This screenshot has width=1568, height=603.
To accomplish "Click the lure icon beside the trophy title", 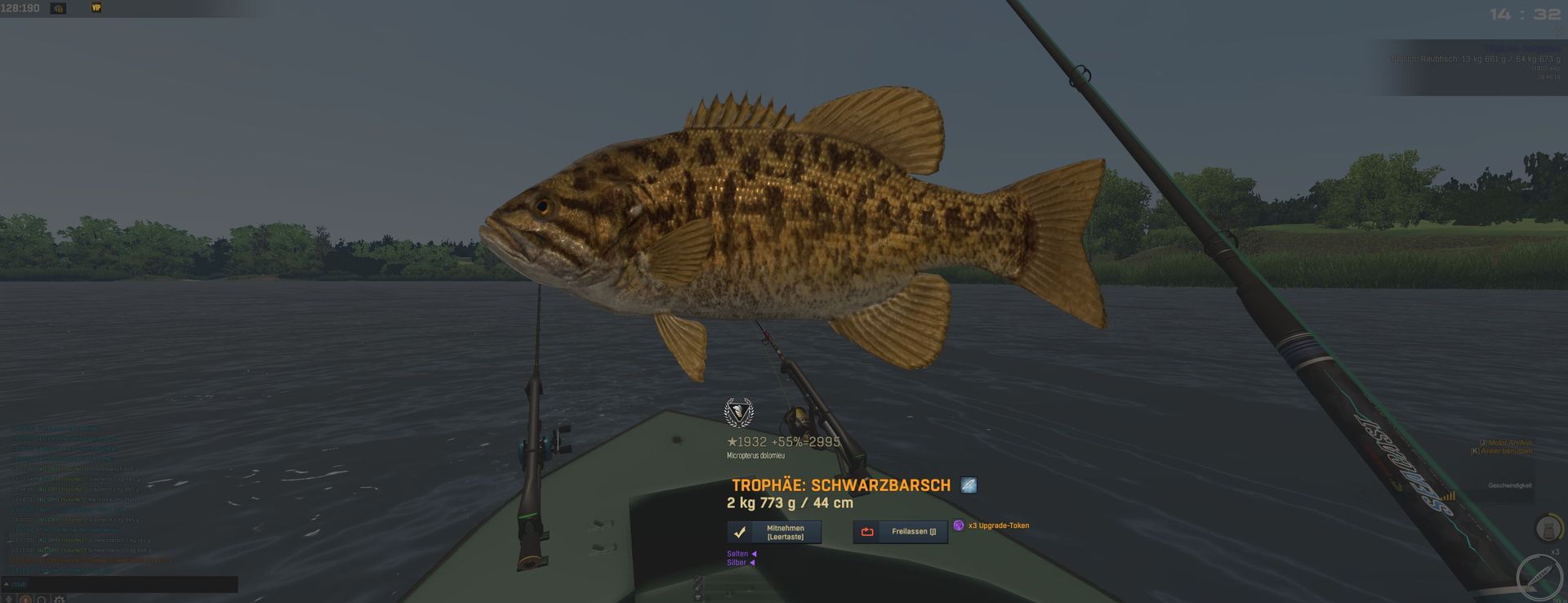I will [x=969, y=485].
